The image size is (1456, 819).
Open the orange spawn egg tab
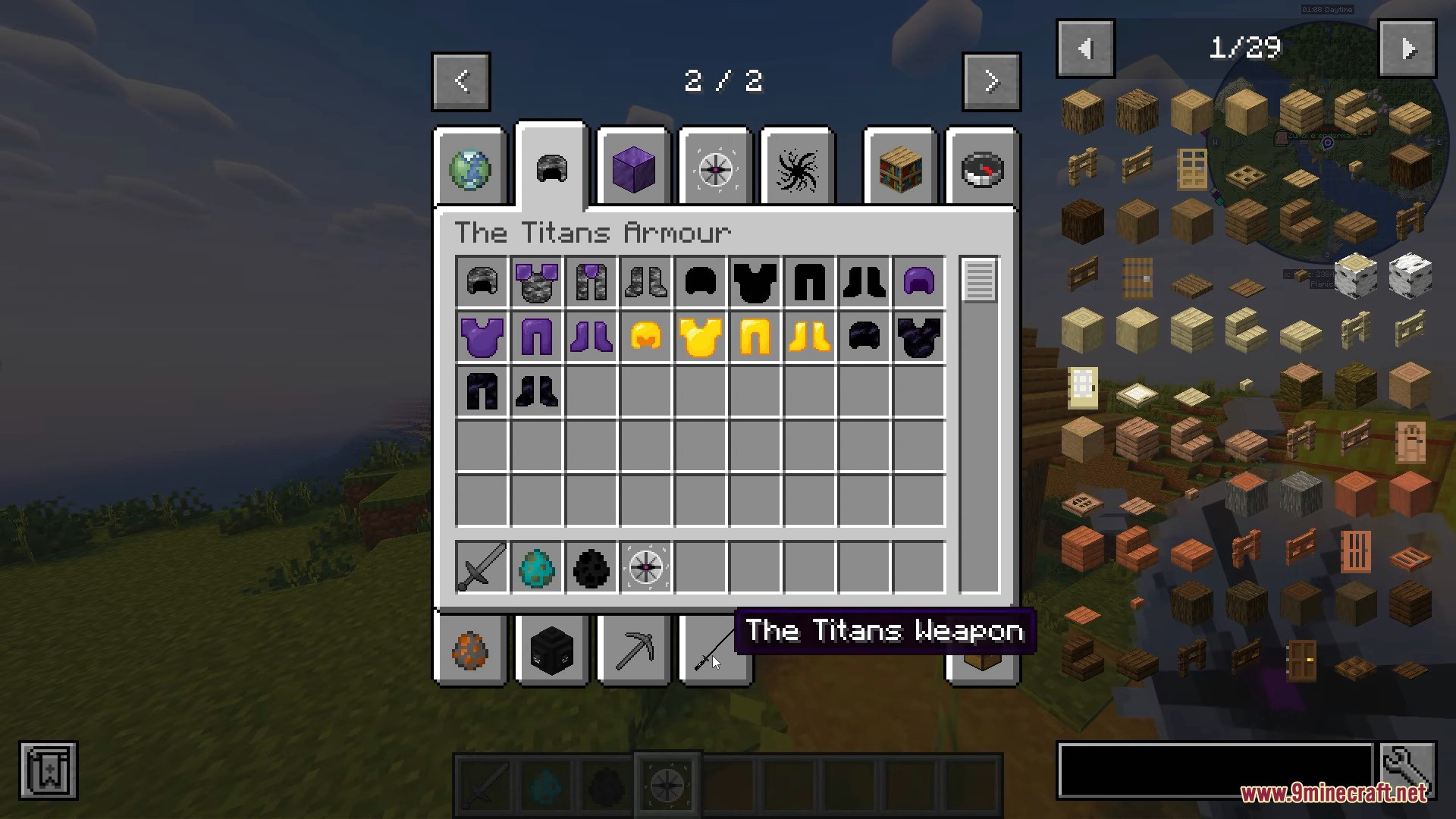coord(470,651)
